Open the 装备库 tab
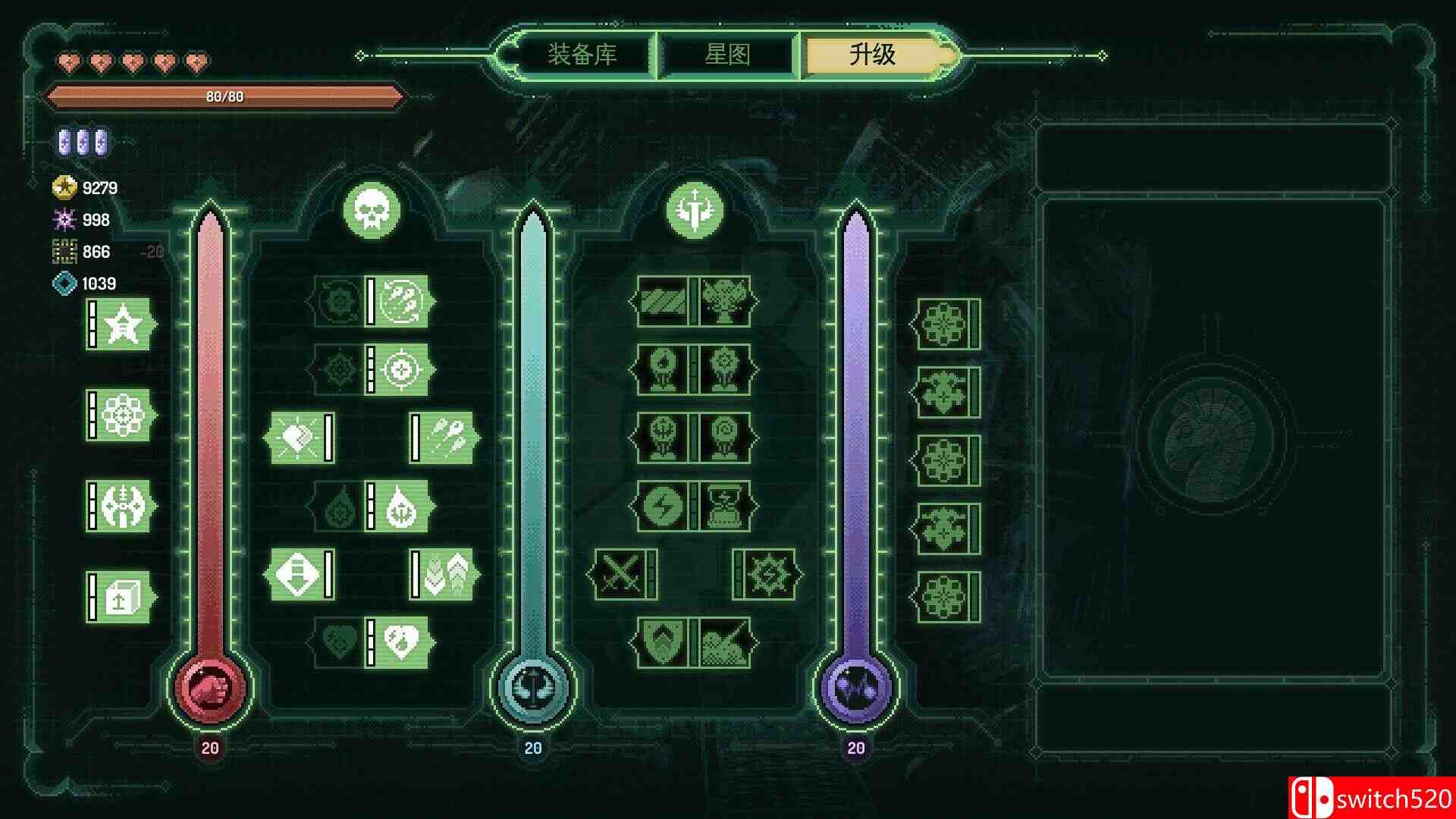The image size is (1456, 819). pos(582,54)
